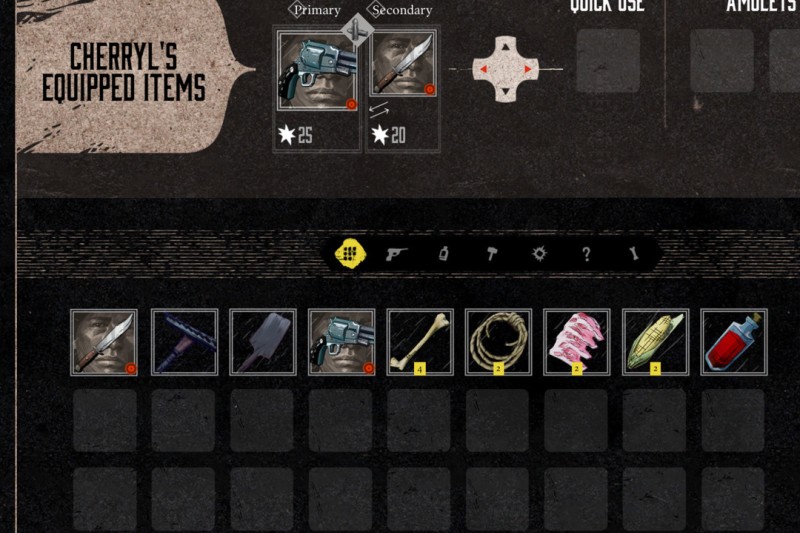
Task: Show all items with the yellow grid filter
Action: (348, 254)
